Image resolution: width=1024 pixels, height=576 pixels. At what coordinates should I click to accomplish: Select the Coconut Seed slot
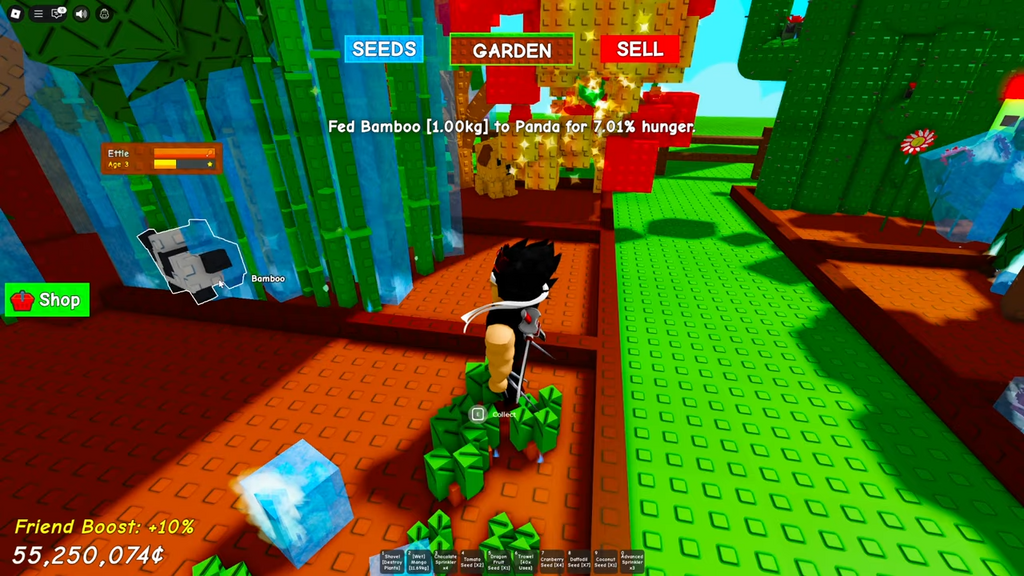pyautogui.click(x=605, y=563)
